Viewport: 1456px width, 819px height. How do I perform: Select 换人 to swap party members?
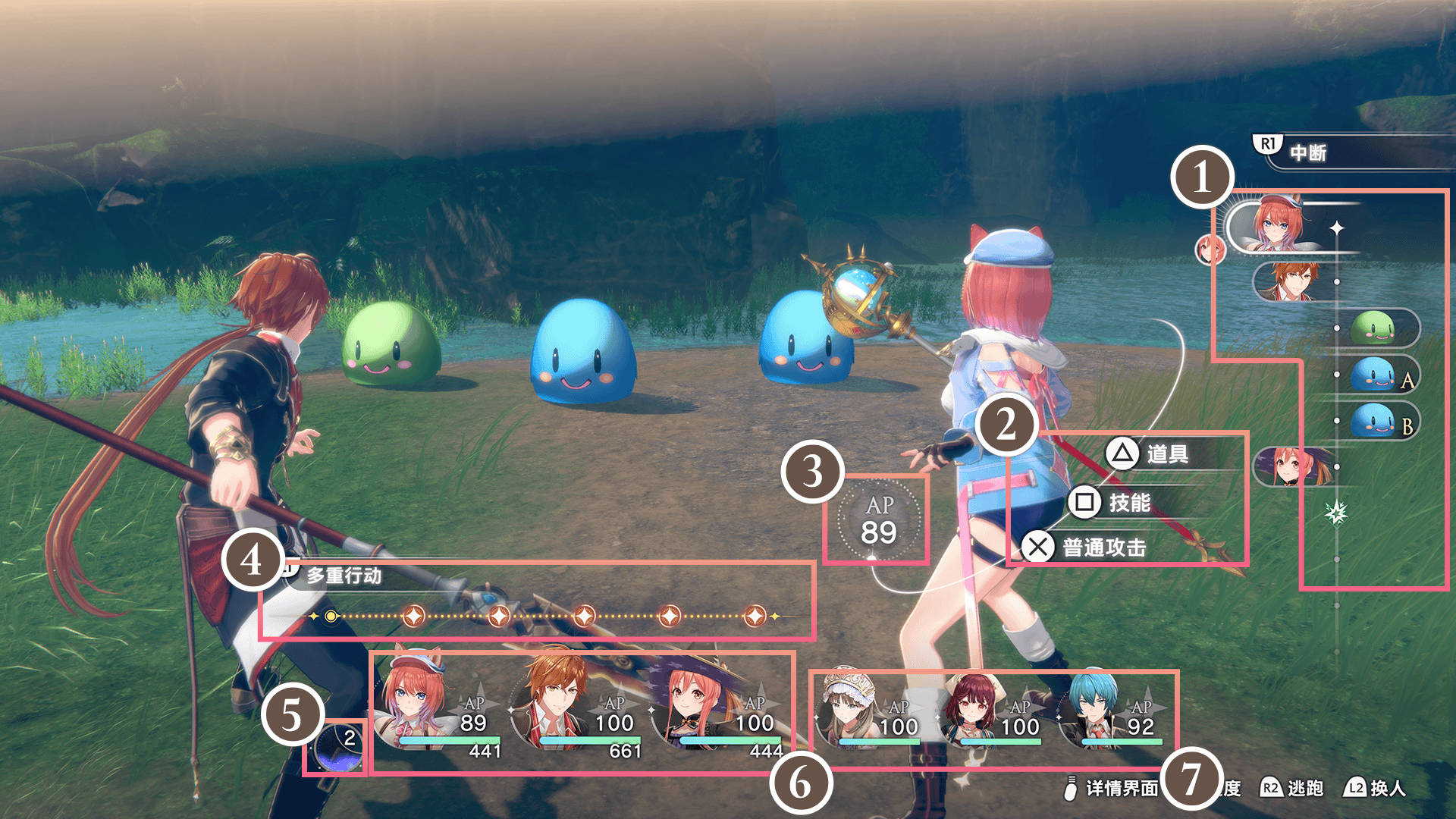tap(1387, 788)
